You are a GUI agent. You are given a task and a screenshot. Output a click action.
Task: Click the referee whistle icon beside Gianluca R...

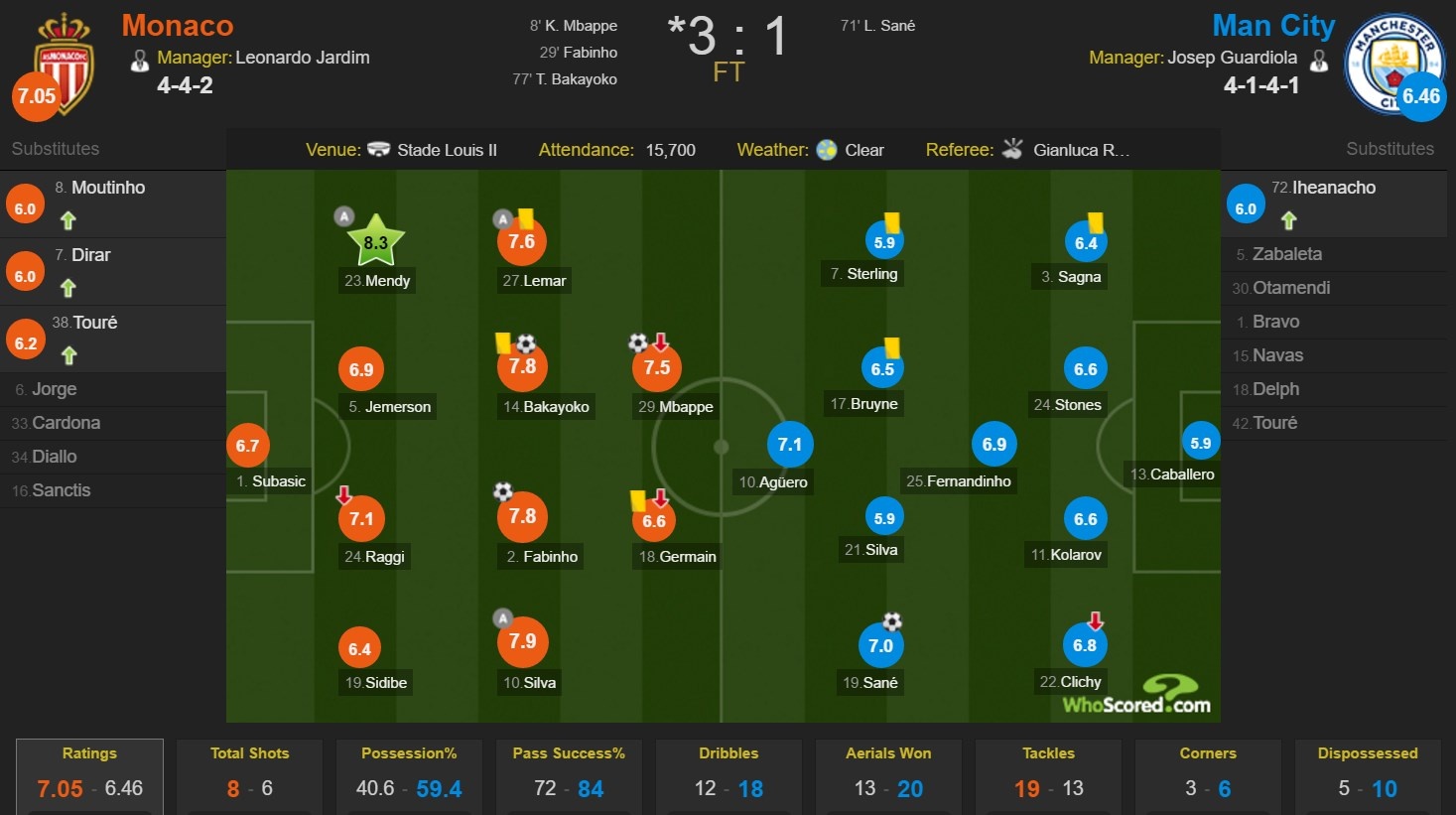point(1011,149)
